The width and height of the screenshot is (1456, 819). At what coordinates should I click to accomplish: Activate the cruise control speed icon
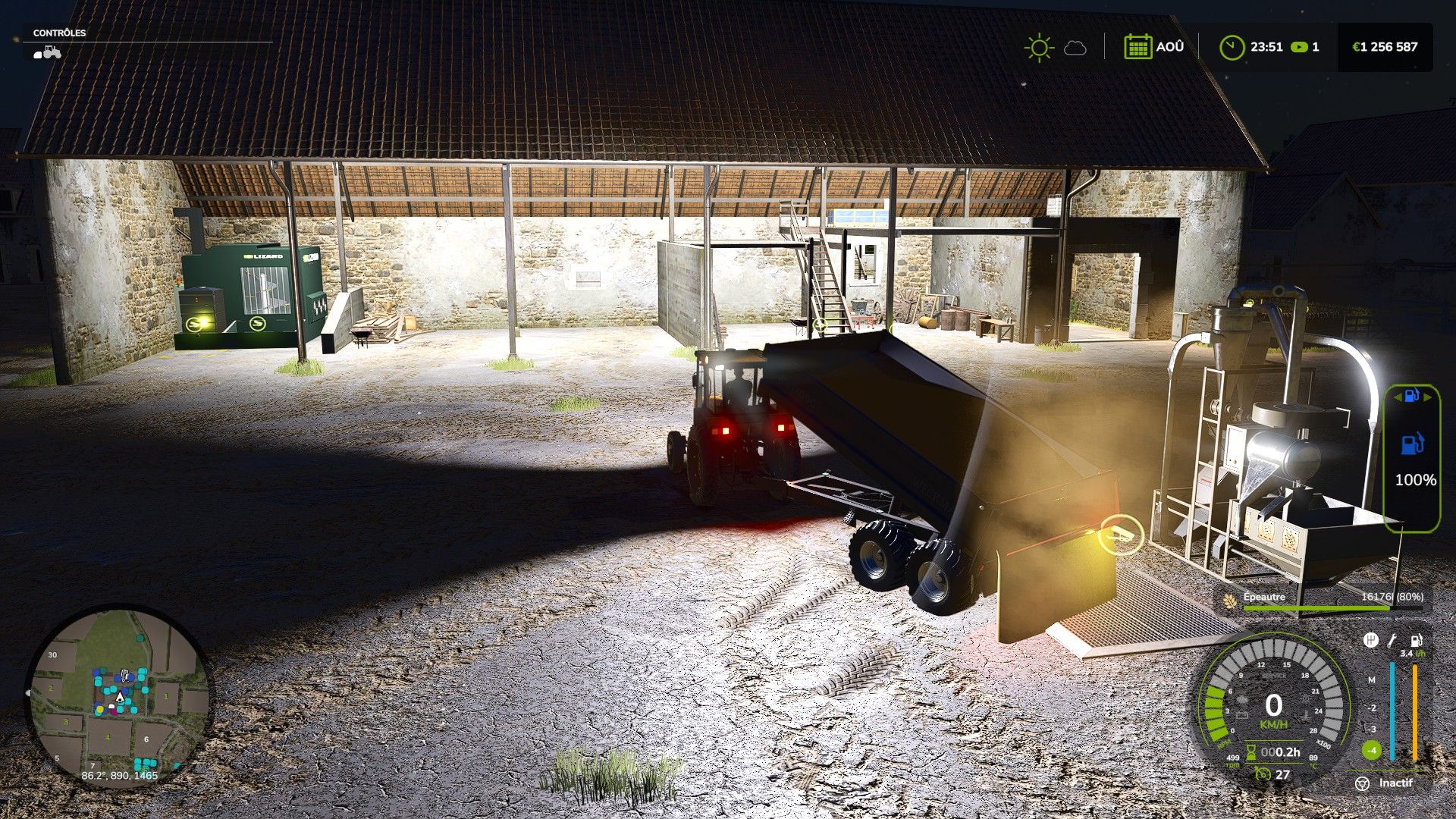1263,774
